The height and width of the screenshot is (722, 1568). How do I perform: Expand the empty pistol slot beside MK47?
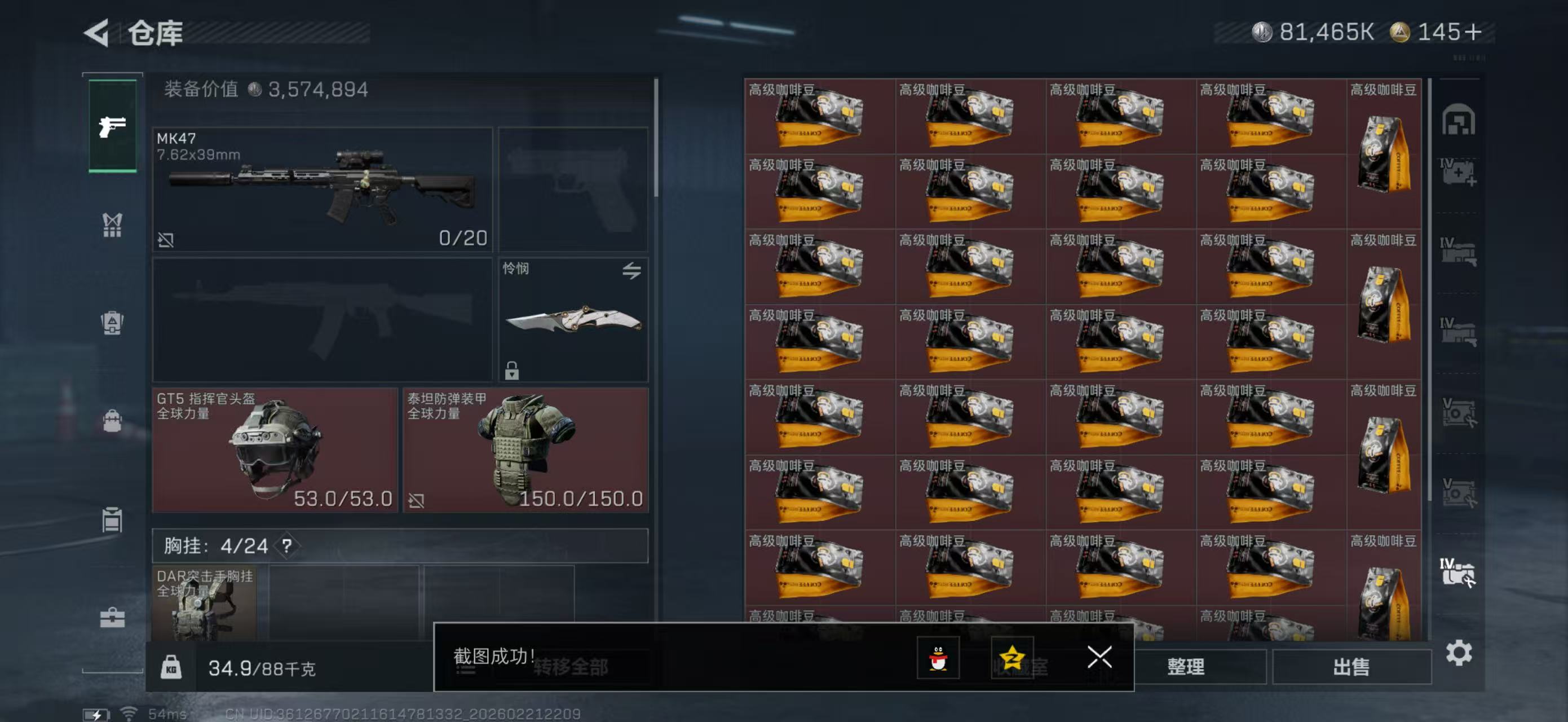pyautogui.click(x=575, y=189)
